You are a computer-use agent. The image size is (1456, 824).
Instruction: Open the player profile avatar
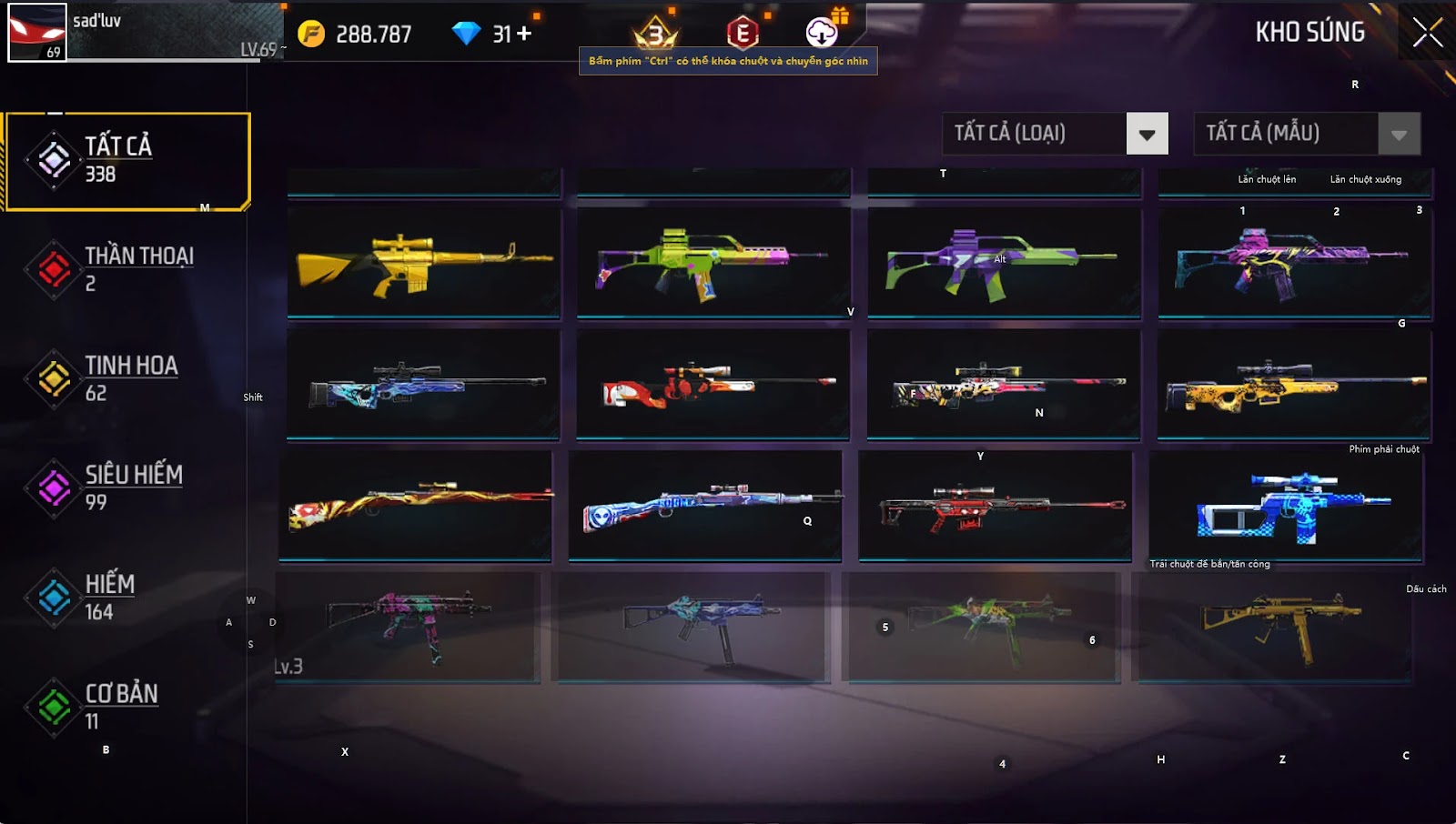[x=37, y=33]
